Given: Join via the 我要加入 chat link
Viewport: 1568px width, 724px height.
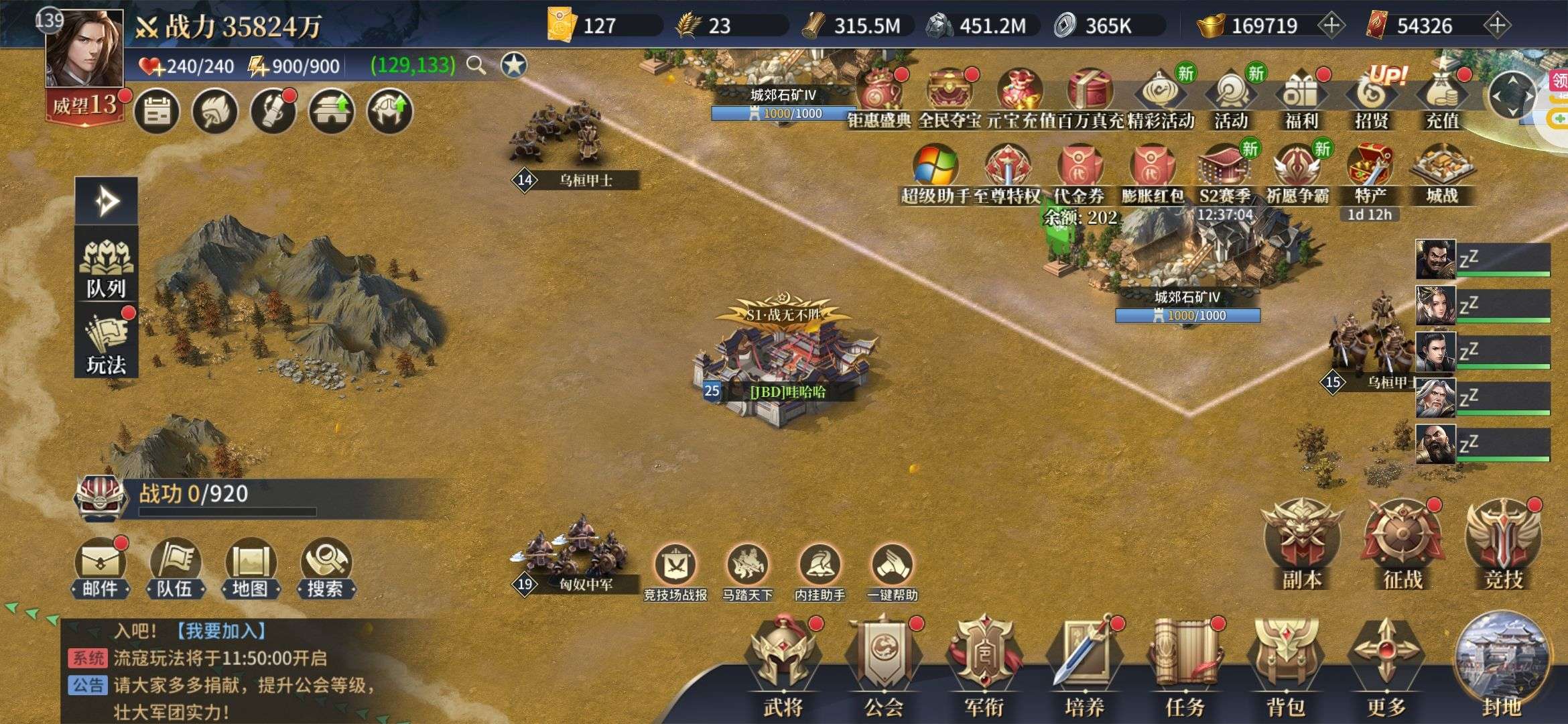Looking at the screenshot, I should coord(221,631).
